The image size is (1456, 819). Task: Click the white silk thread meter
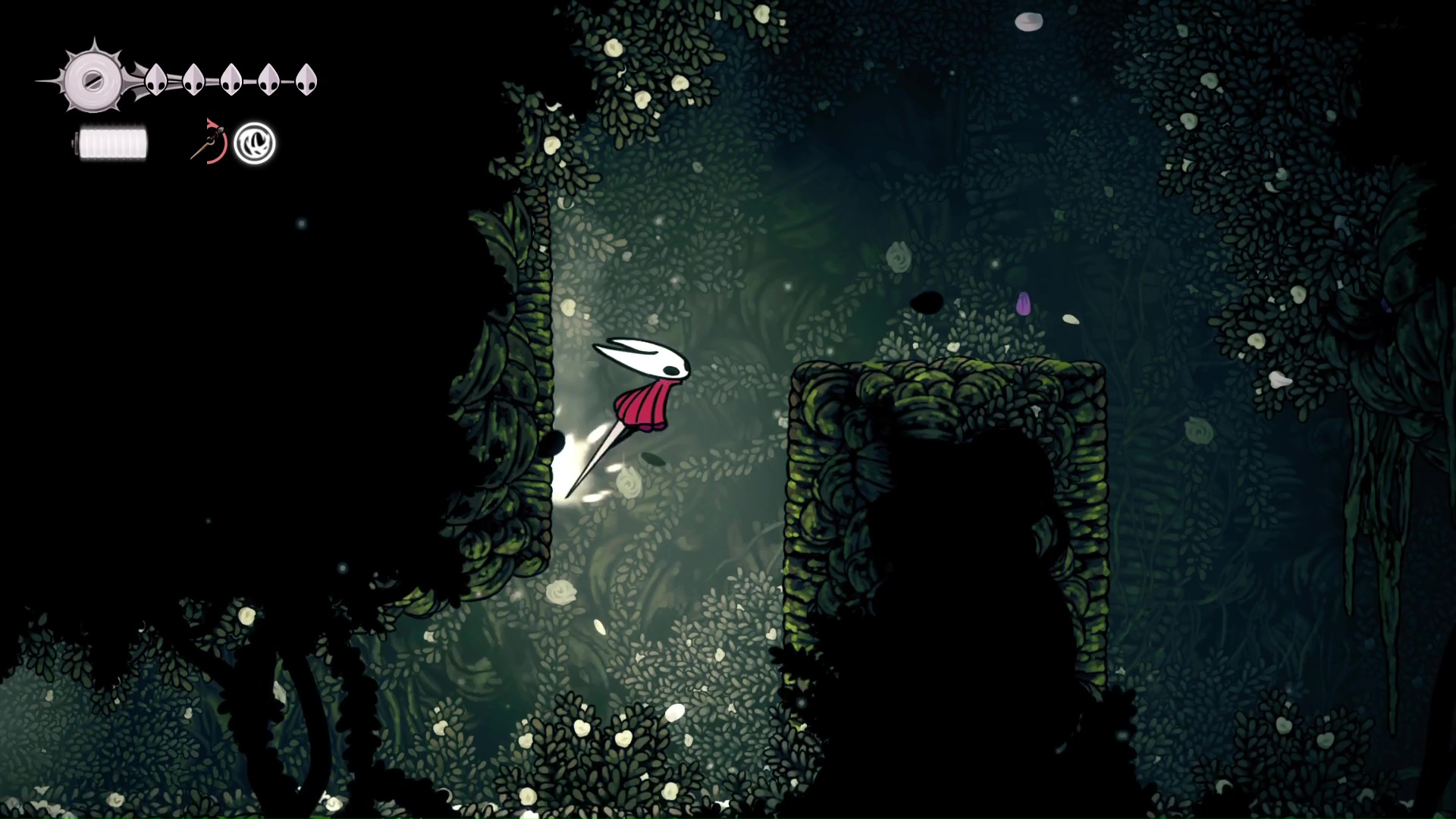coord(111,143)
